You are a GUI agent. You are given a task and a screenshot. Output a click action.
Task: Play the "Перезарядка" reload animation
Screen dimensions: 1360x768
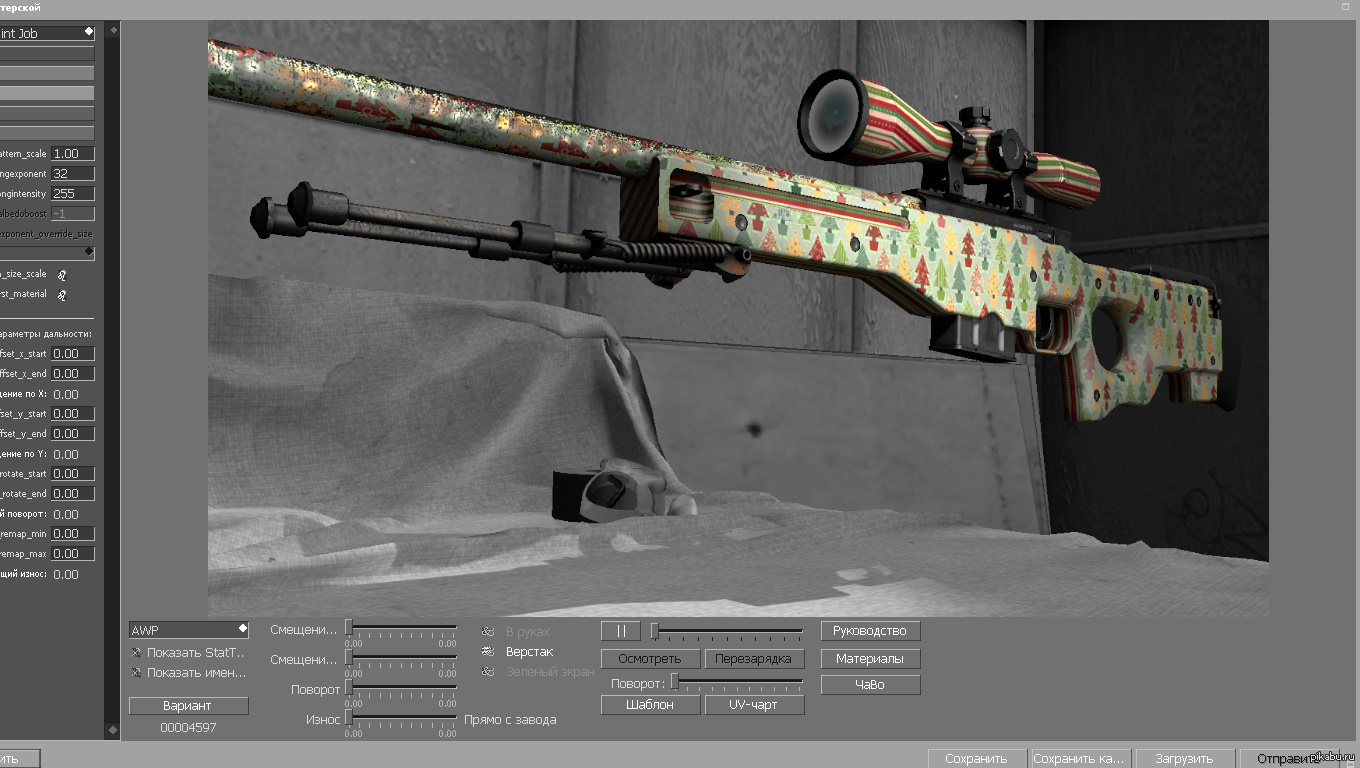click(x=754, y=659)
